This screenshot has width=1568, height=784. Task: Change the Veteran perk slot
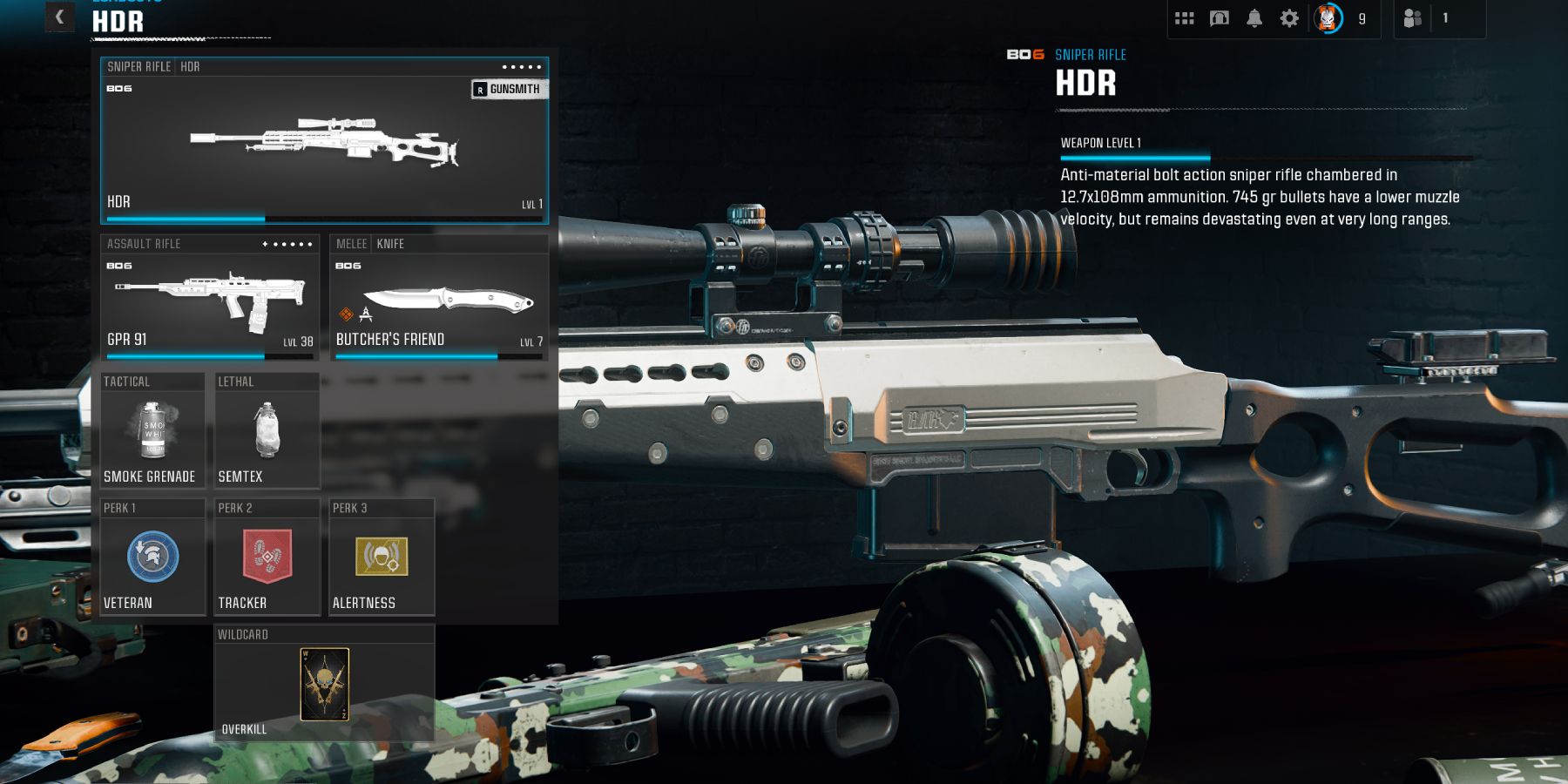(x=152, y=558)
